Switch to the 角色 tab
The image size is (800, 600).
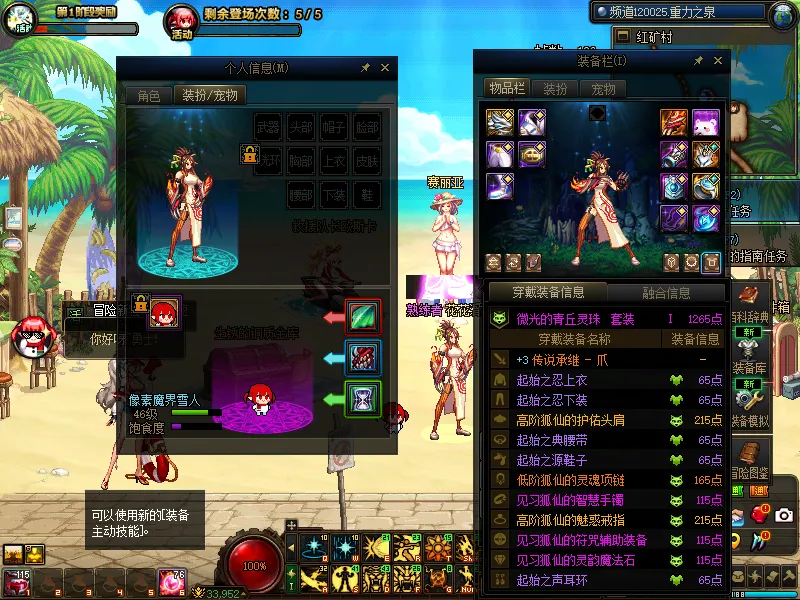[148, 96]
